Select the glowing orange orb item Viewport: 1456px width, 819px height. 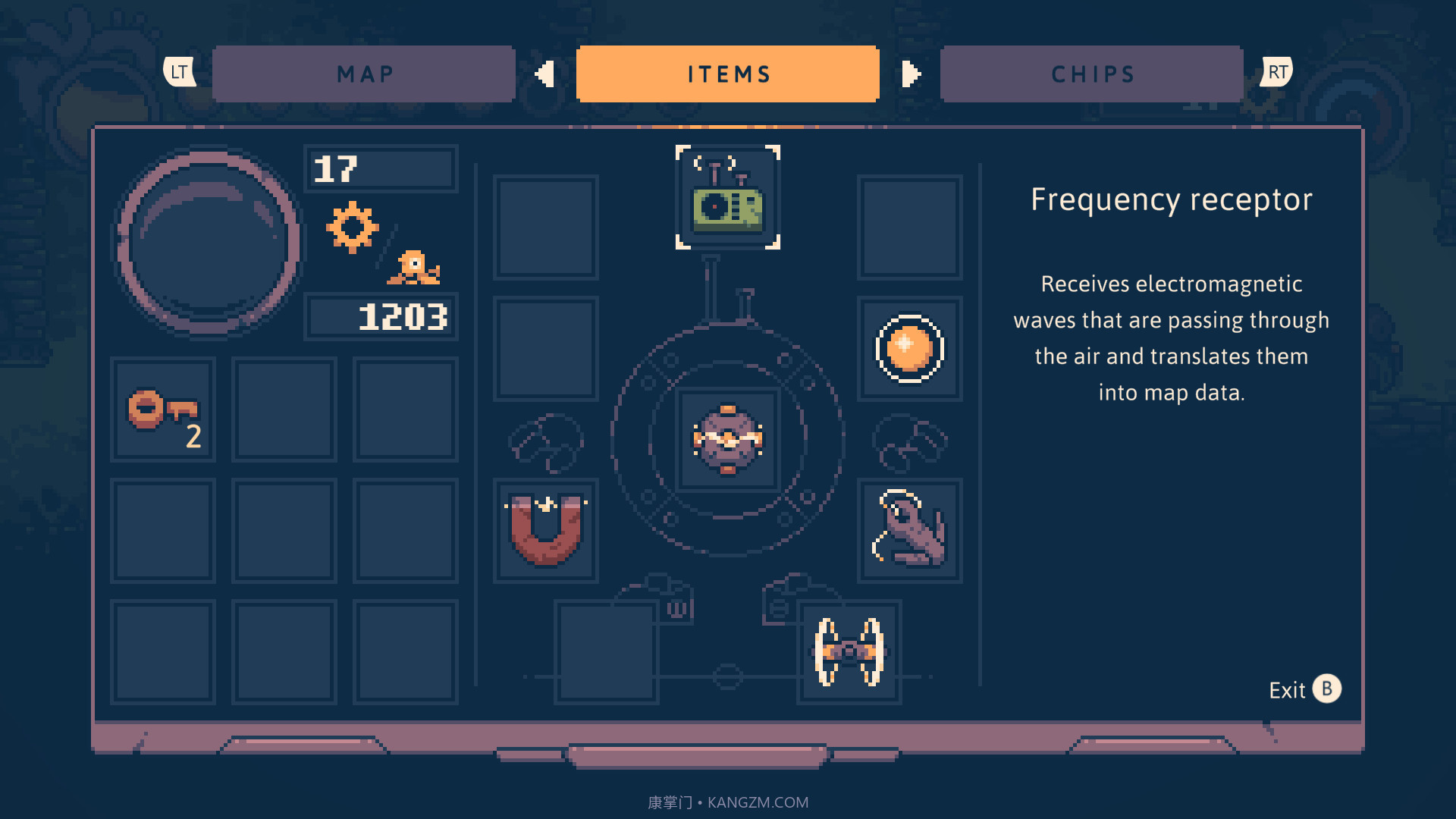click(909, 349)
